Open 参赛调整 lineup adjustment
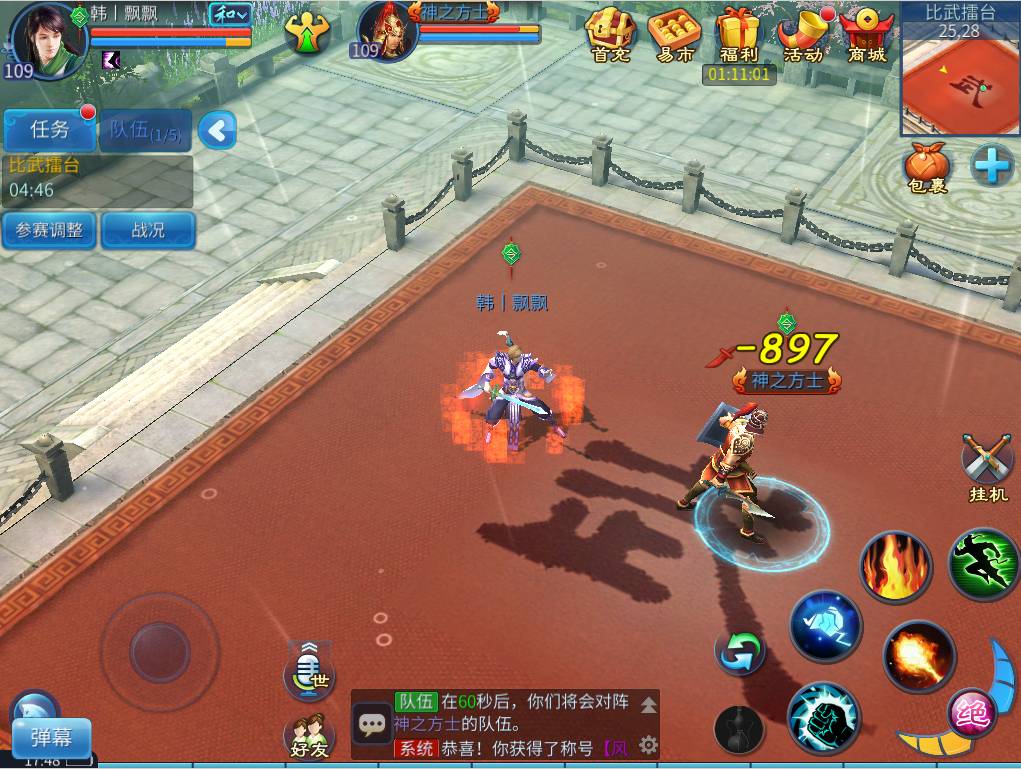This screenshot has width=1021, height=769. [x=49, y=230]
